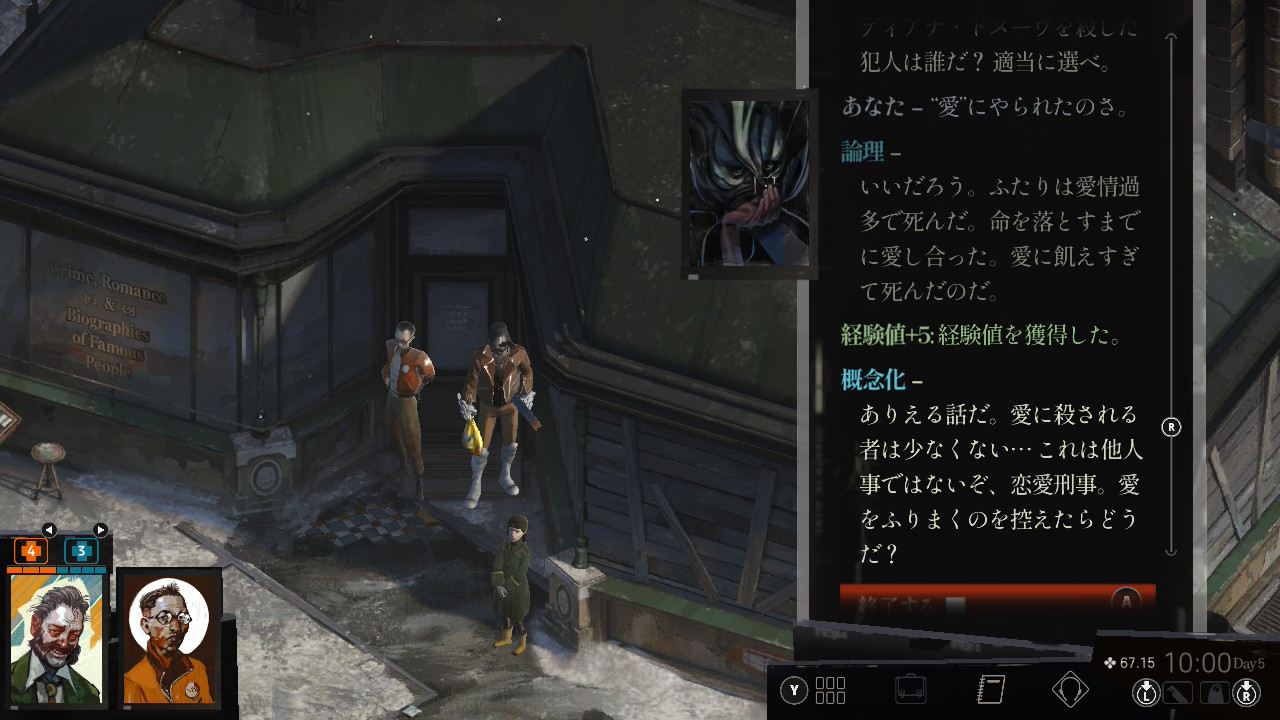1280x720 pixels.
Task: Select the bearded detective's portrait
Action: coord(57,639)
